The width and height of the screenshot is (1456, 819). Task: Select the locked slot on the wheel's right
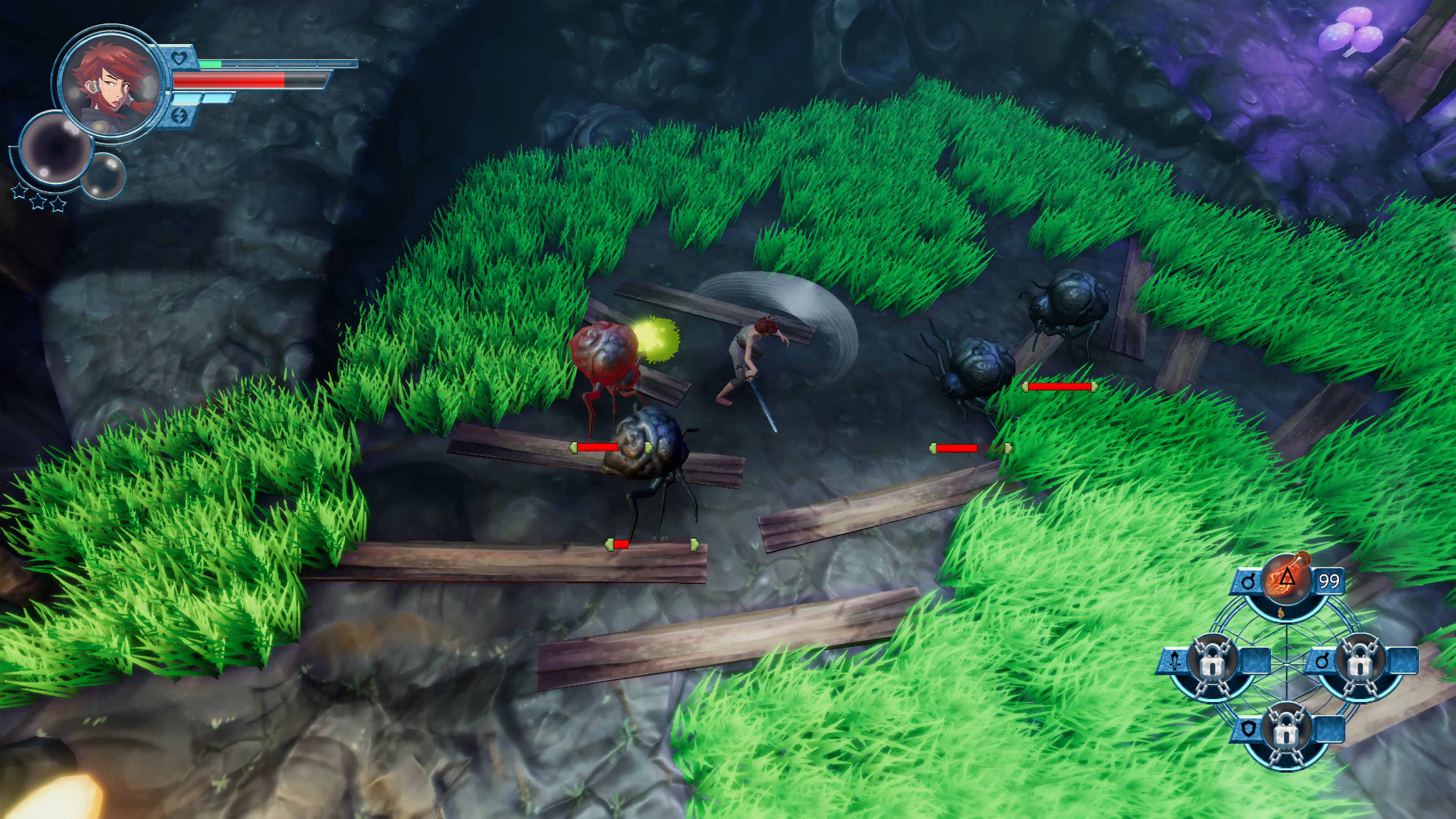click(x=1359, y=661)
